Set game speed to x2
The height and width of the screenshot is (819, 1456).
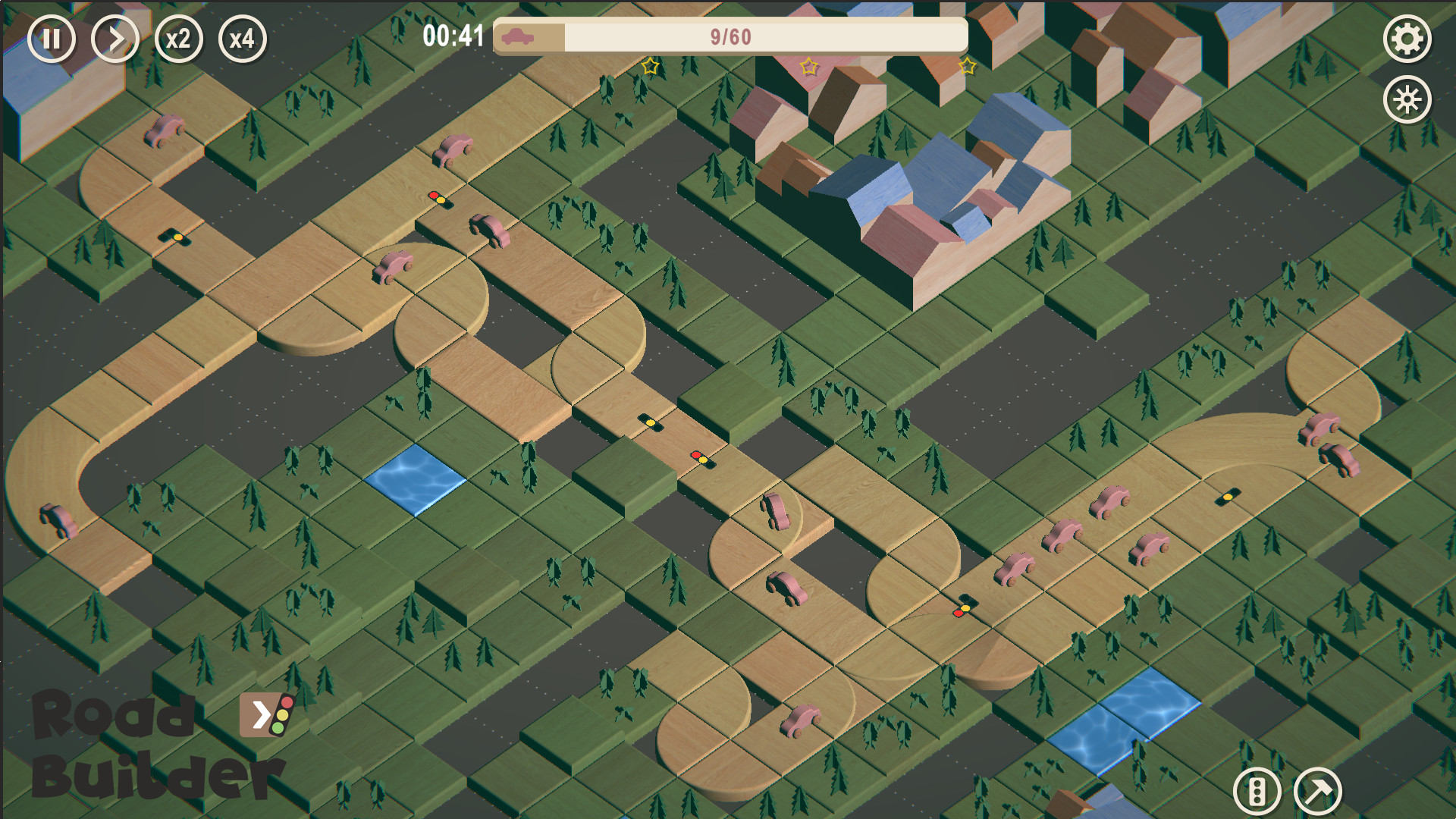click(177, 39)
